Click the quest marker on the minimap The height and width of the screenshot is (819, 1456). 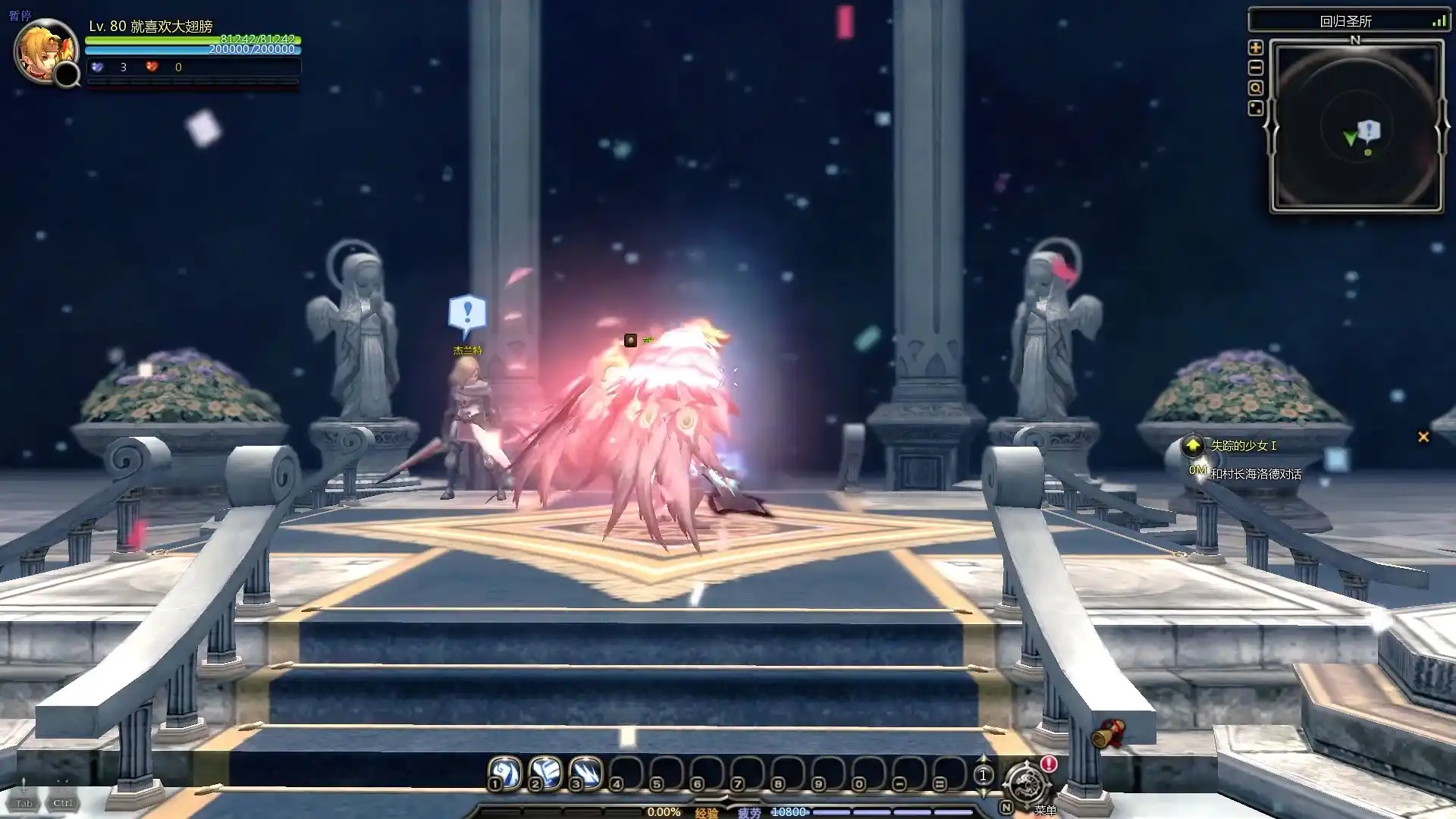click(1369, 130)
